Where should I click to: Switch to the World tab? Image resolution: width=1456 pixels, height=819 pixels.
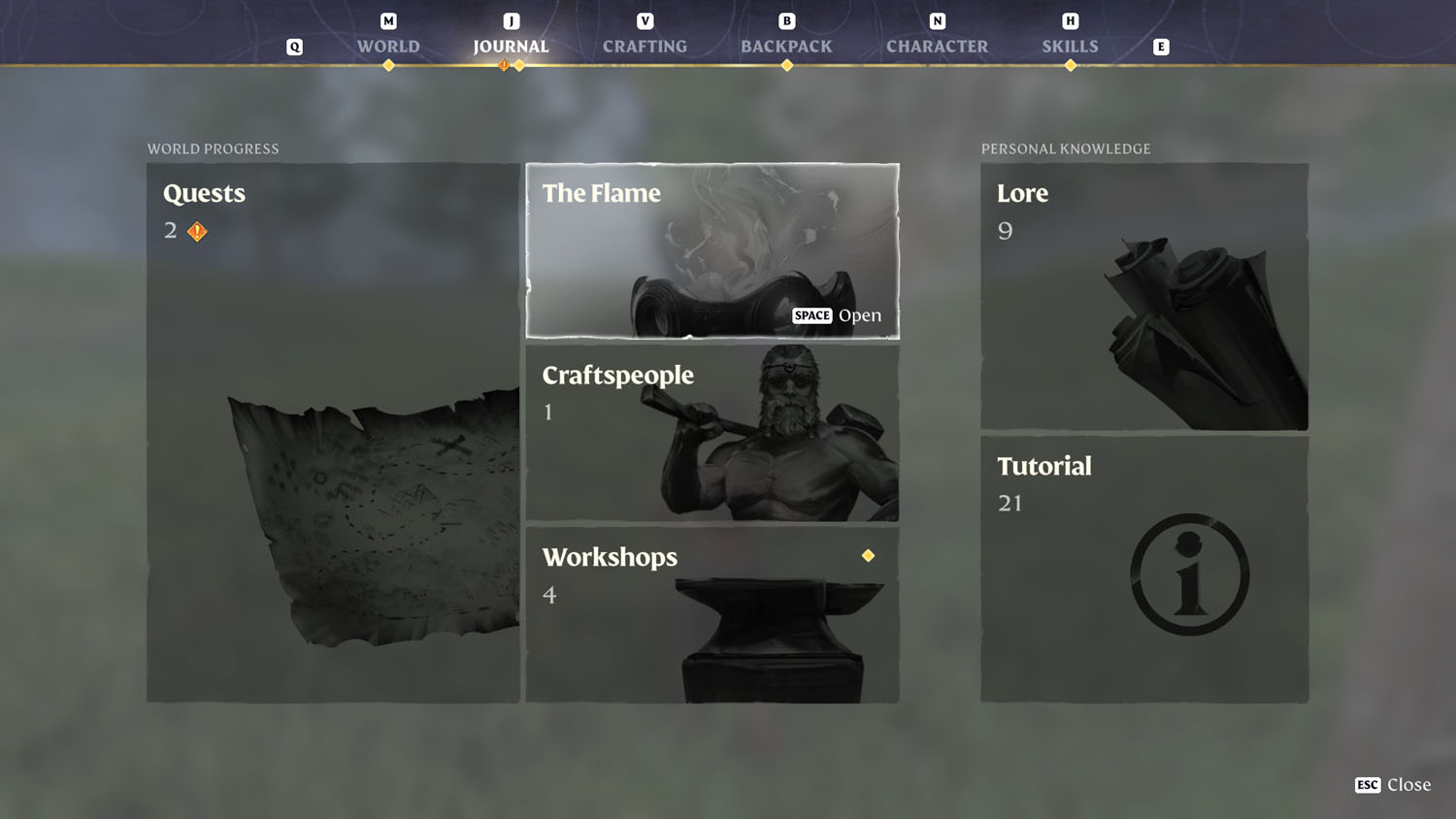coord(388,46)
